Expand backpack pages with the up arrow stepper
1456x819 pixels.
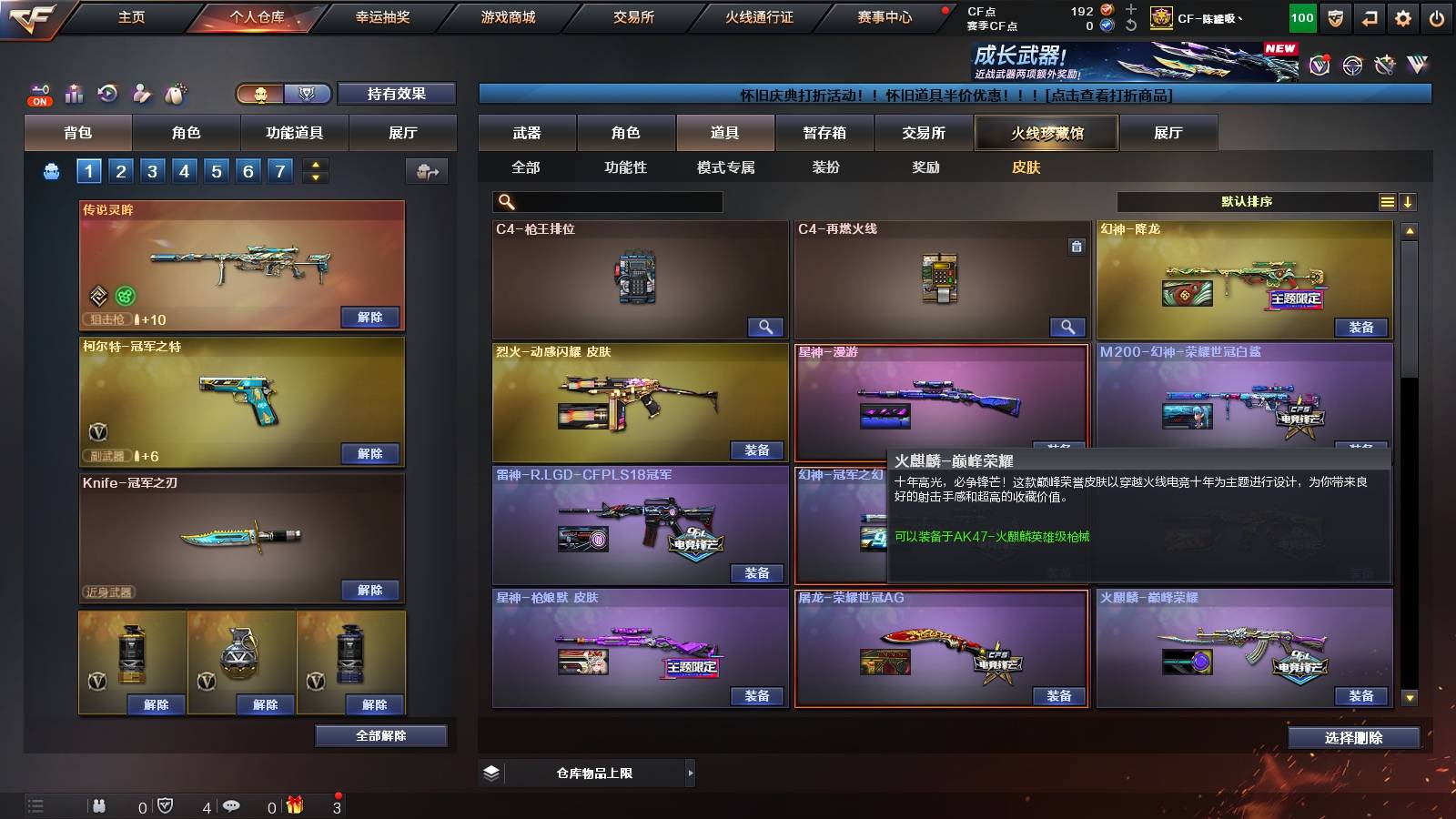[315, 164]
